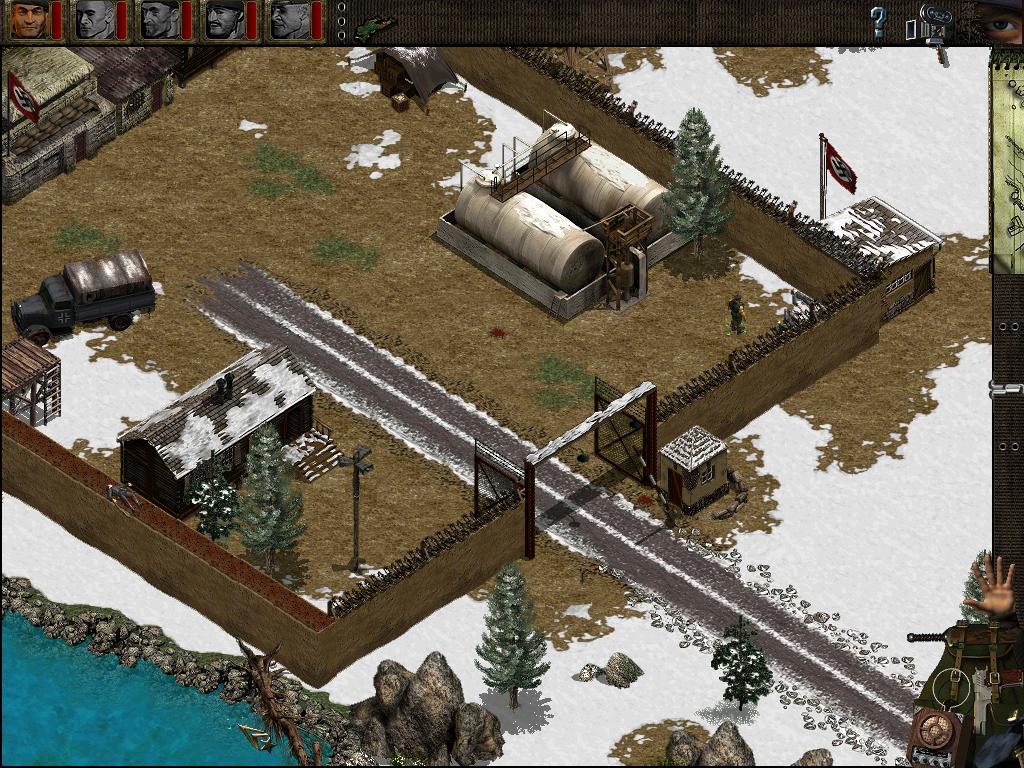This screenshot has width=1024, height=768.
Task: Open the notepad mission map
Action: point(1007,160)
